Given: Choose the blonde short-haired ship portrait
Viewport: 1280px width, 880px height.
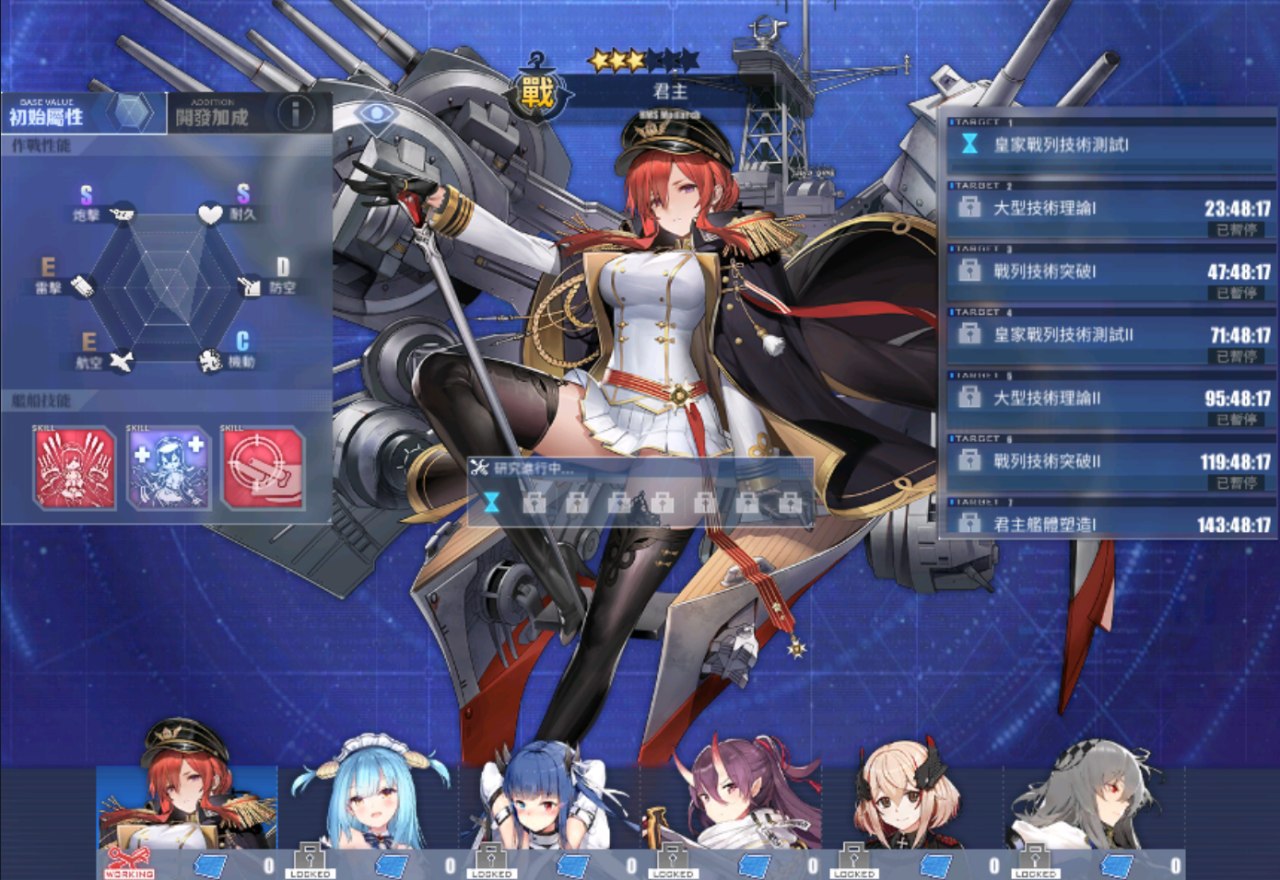Looking at the screenshot, I should 913,800.
